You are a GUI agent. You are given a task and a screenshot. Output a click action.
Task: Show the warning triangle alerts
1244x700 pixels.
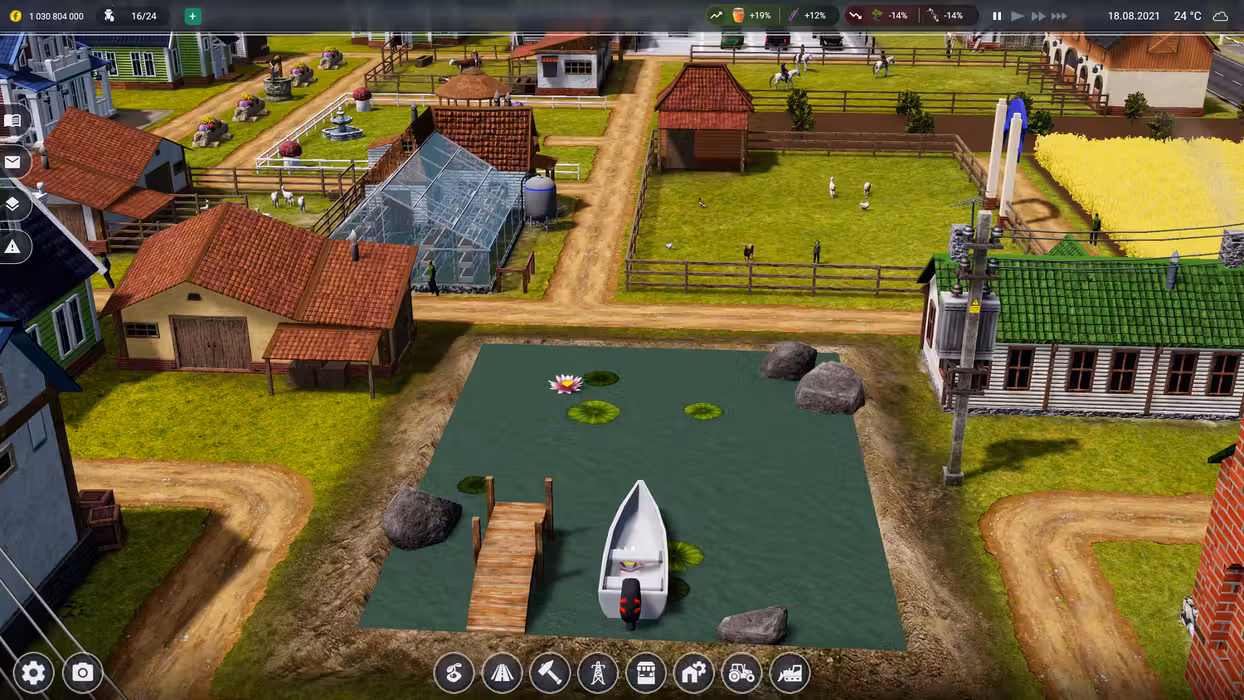pyautogui.click(x=13, y=246)
